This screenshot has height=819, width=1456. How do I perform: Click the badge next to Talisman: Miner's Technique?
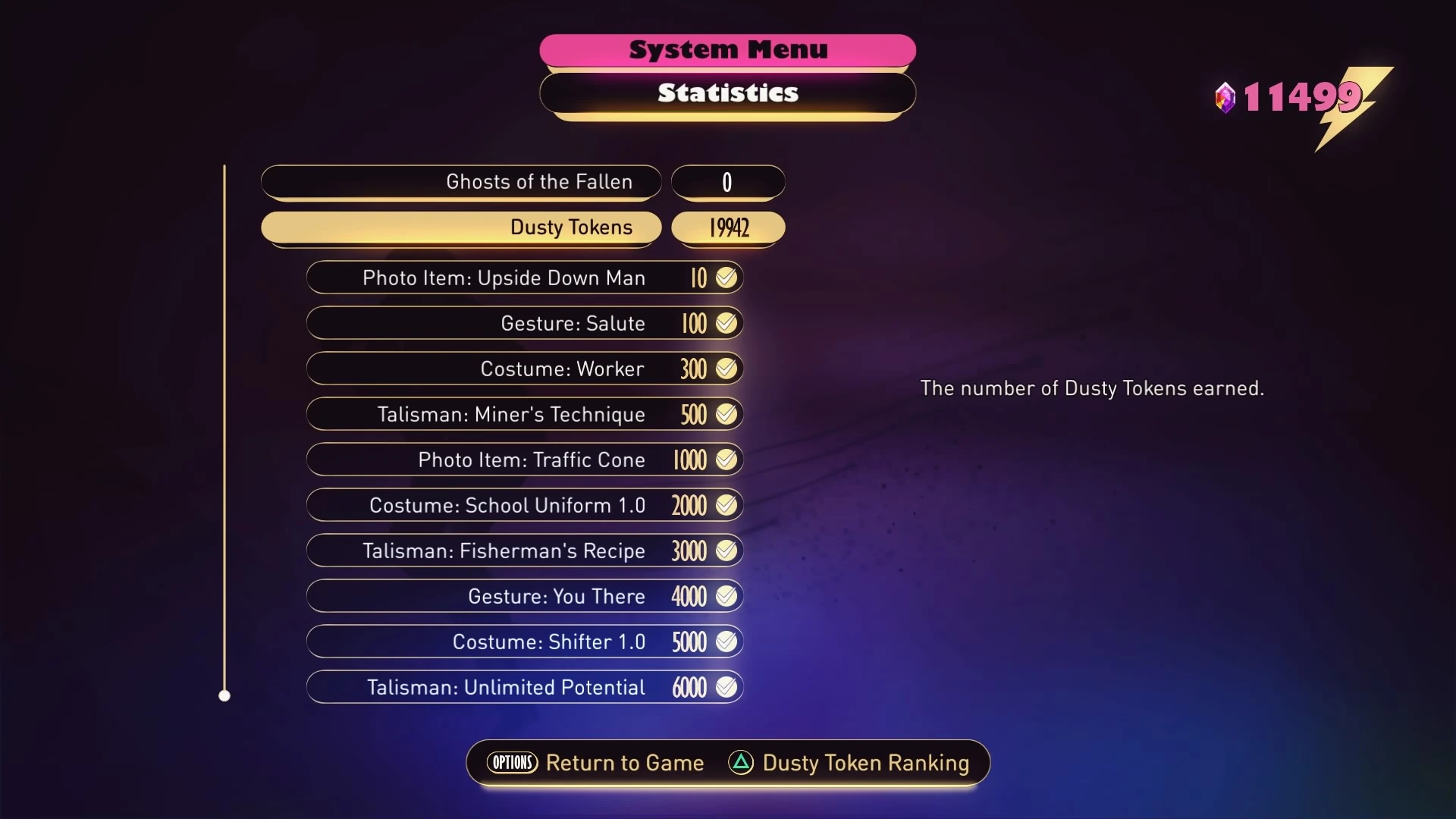(726, 414)
